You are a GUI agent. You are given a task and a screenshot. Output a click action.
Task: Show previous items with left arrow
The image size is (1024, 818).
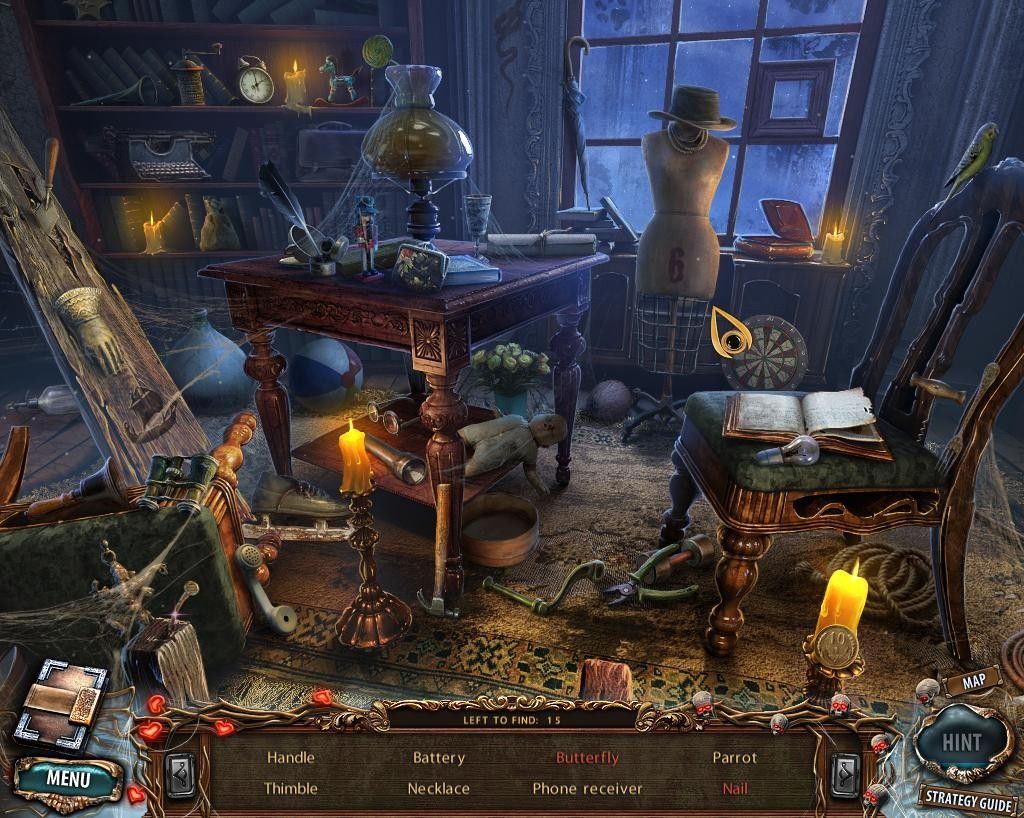183,772
